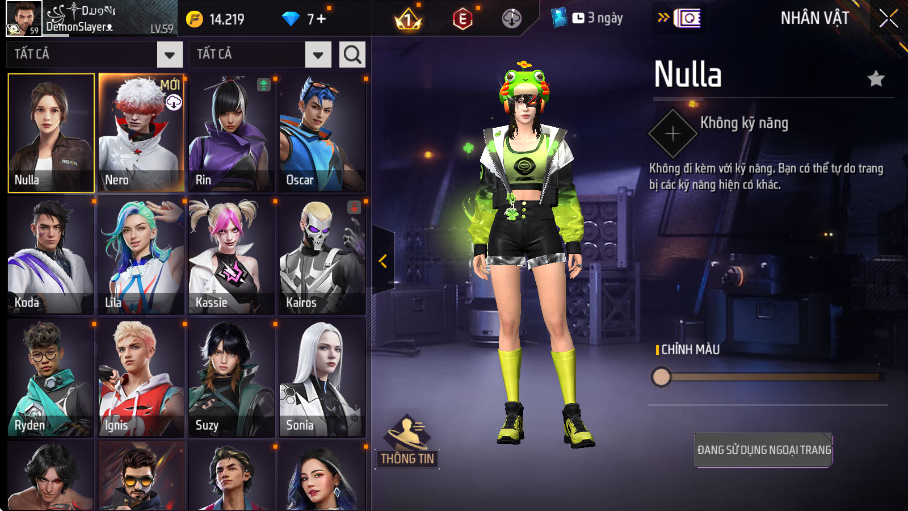Open the magnifier search button
The image size is (908, 511).
click(x=352, y=54)
